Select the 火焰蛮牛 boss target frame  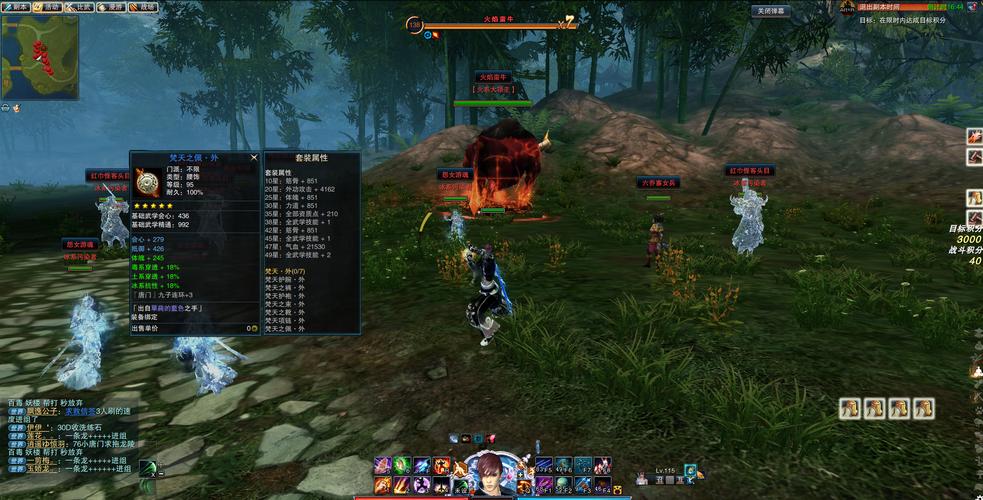pos(491,22)
